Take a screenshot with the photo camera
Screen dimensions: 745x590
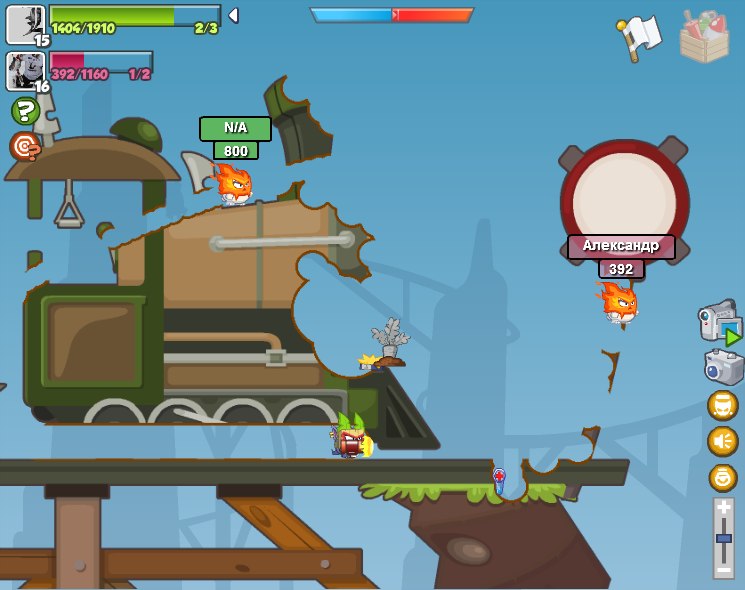tap(723, 366)
